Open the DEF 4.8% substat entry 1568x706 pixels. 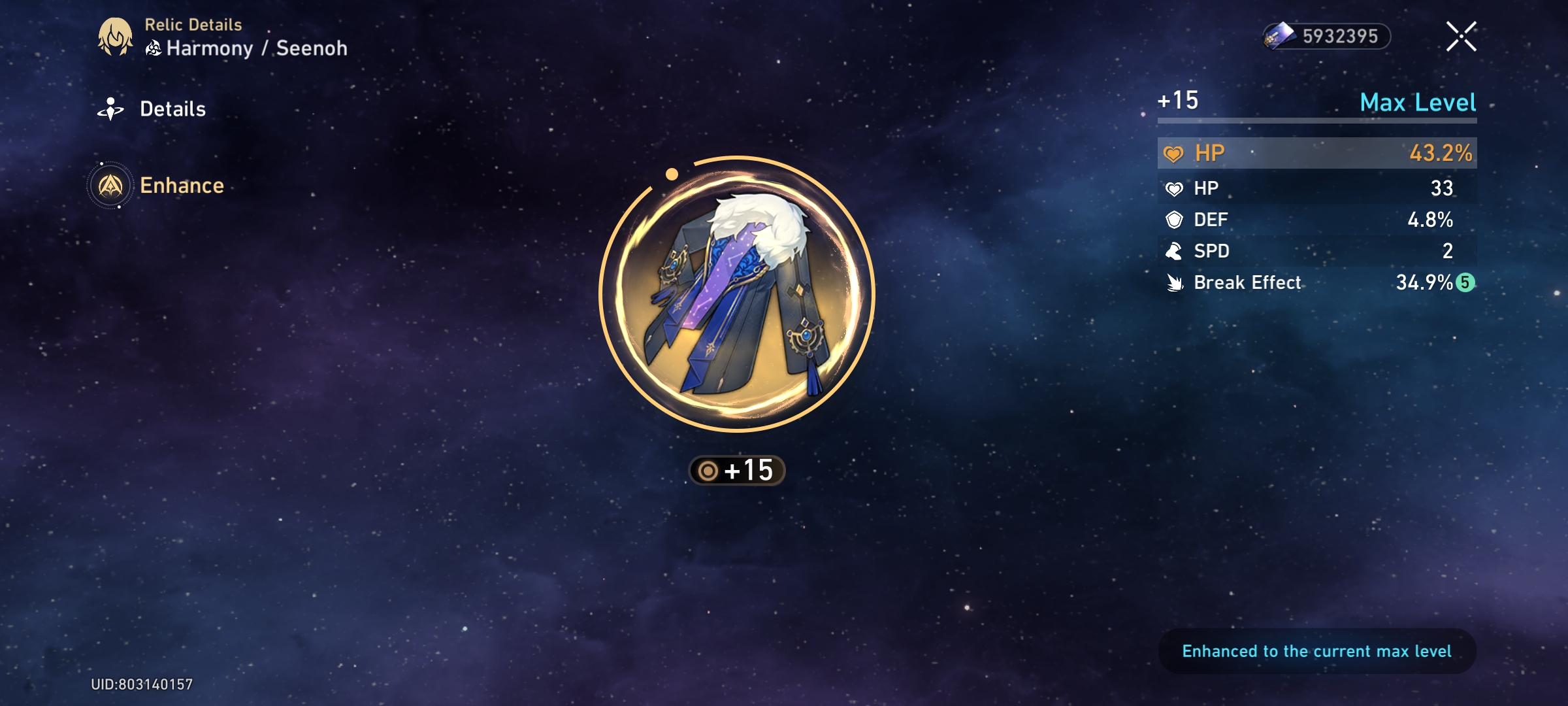1316,220
